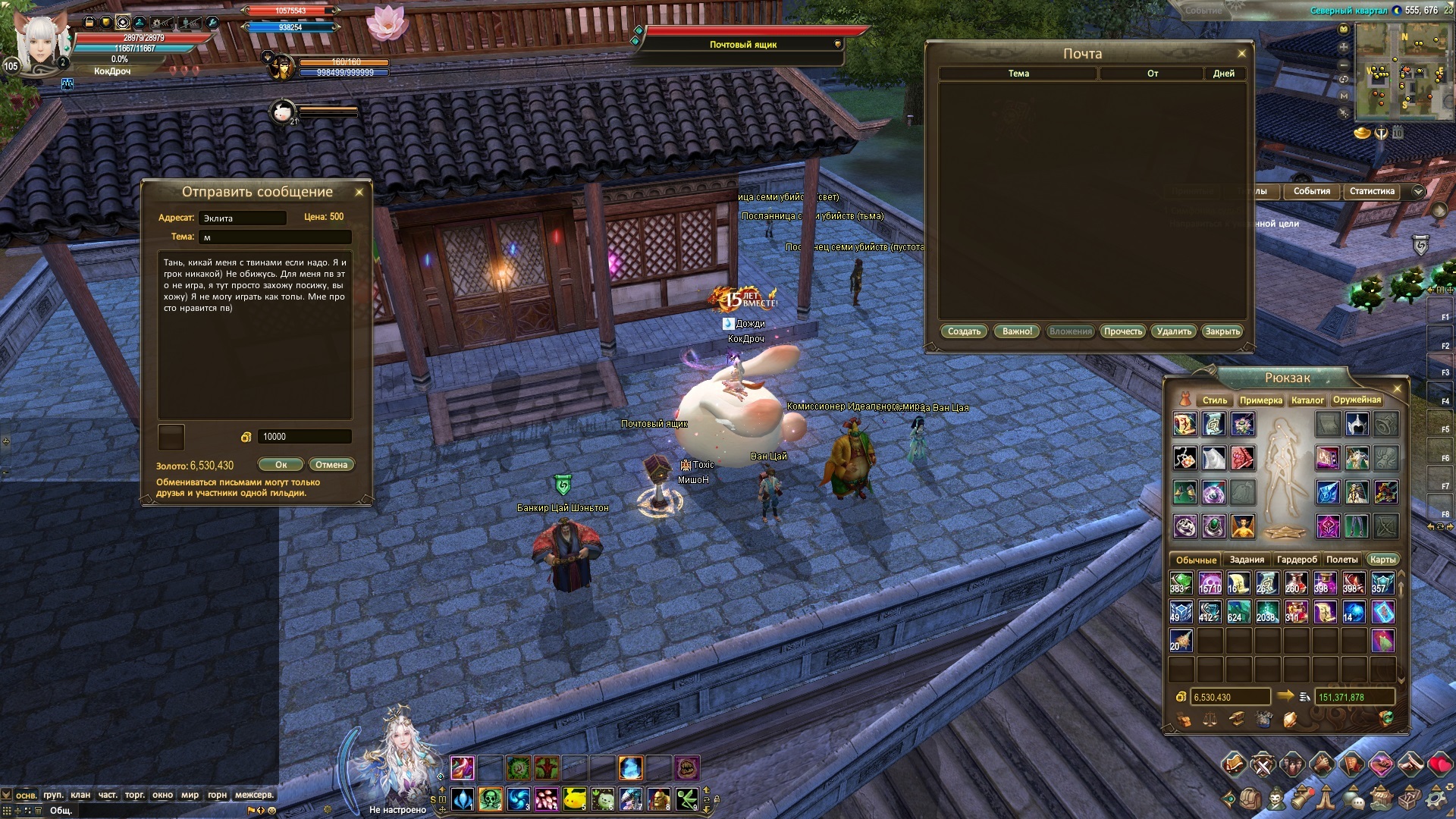Switch to the Задания inventory tab
Image resolution: width=1456 pixels, height=819 pixels.
[x=1247, y=560]
